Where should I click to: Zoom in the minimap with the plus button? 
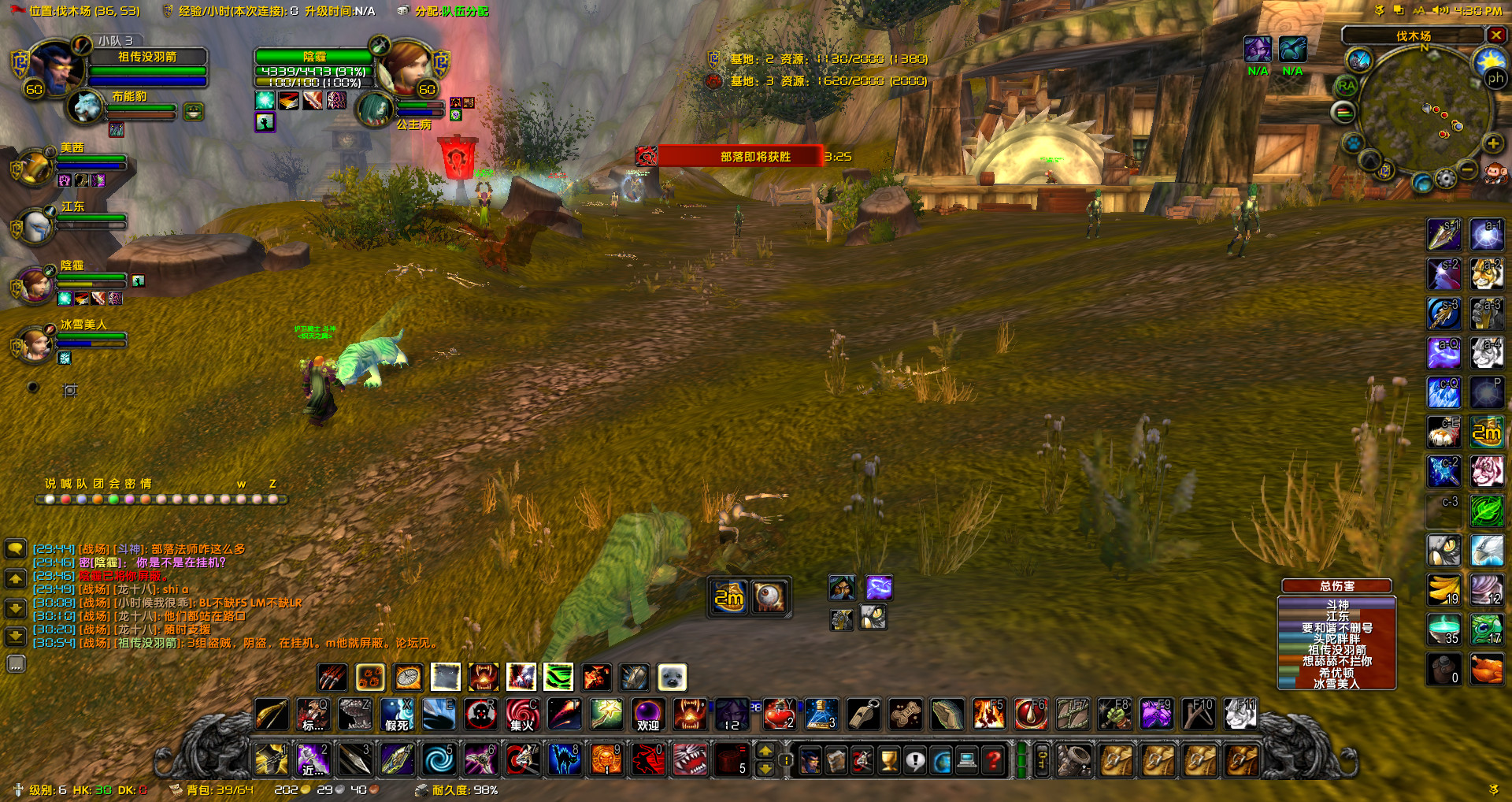point(1492,144)
